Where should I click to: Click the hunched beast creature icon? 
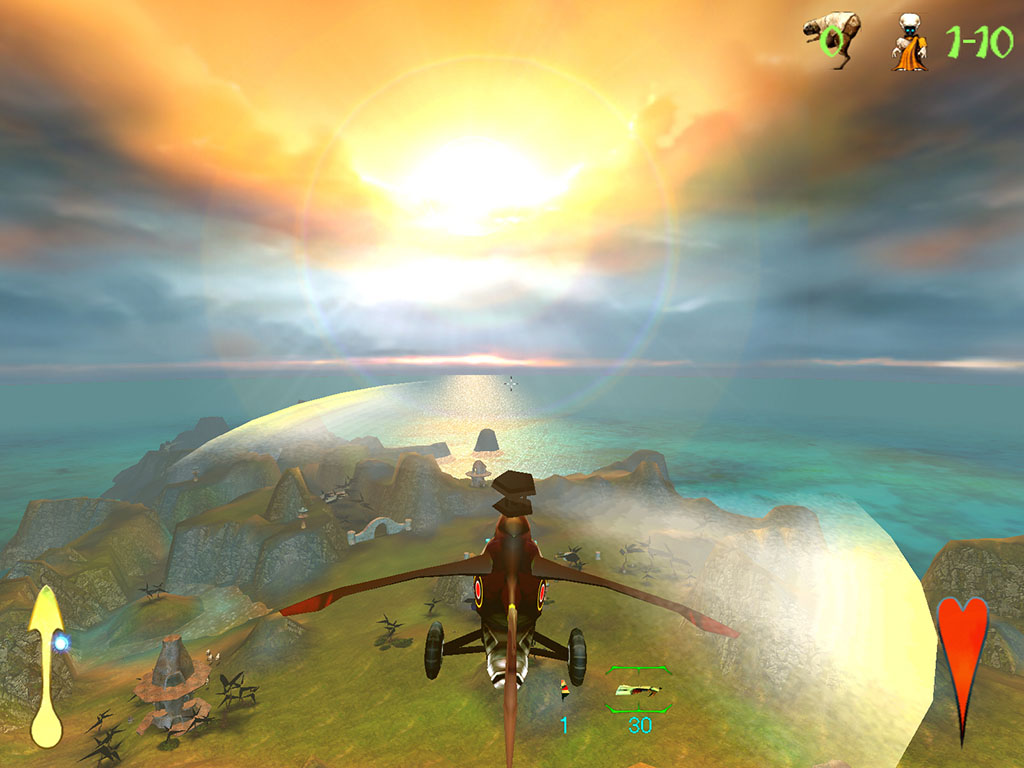[x=831, y=36]
